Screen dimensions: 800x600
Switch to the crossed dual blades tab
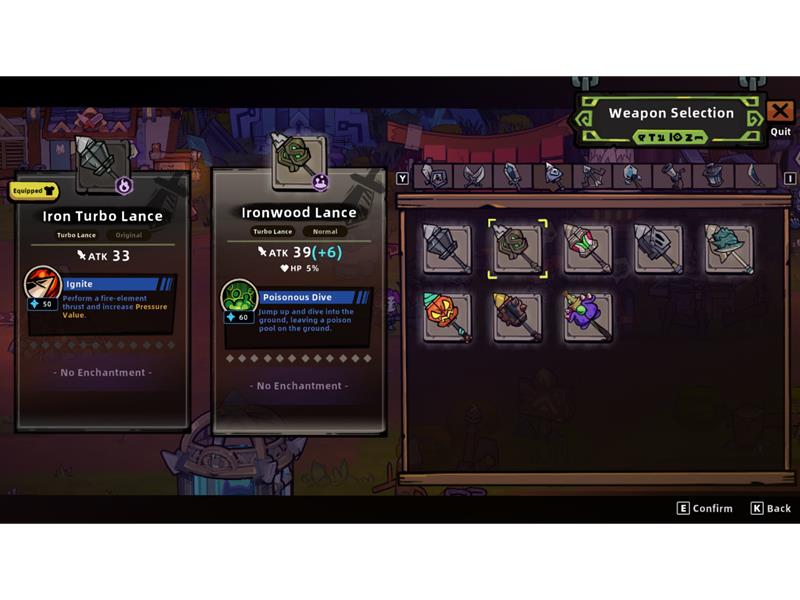[472, 177]
